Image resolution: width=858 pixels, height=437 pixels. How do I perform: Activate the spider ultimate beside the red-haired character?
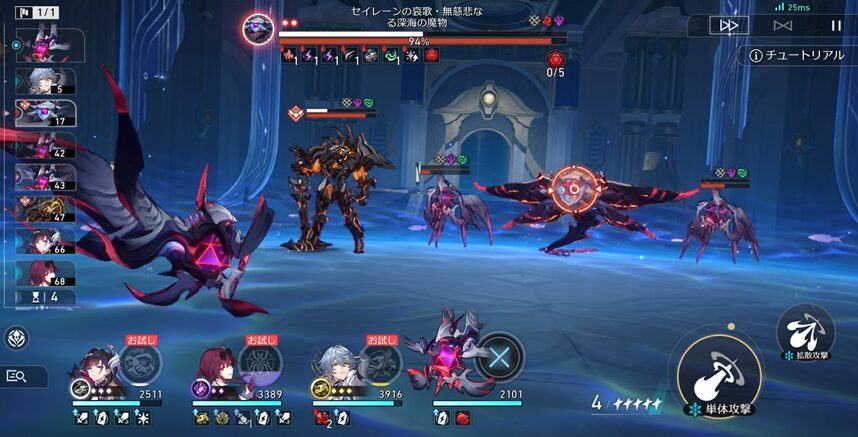262,361
